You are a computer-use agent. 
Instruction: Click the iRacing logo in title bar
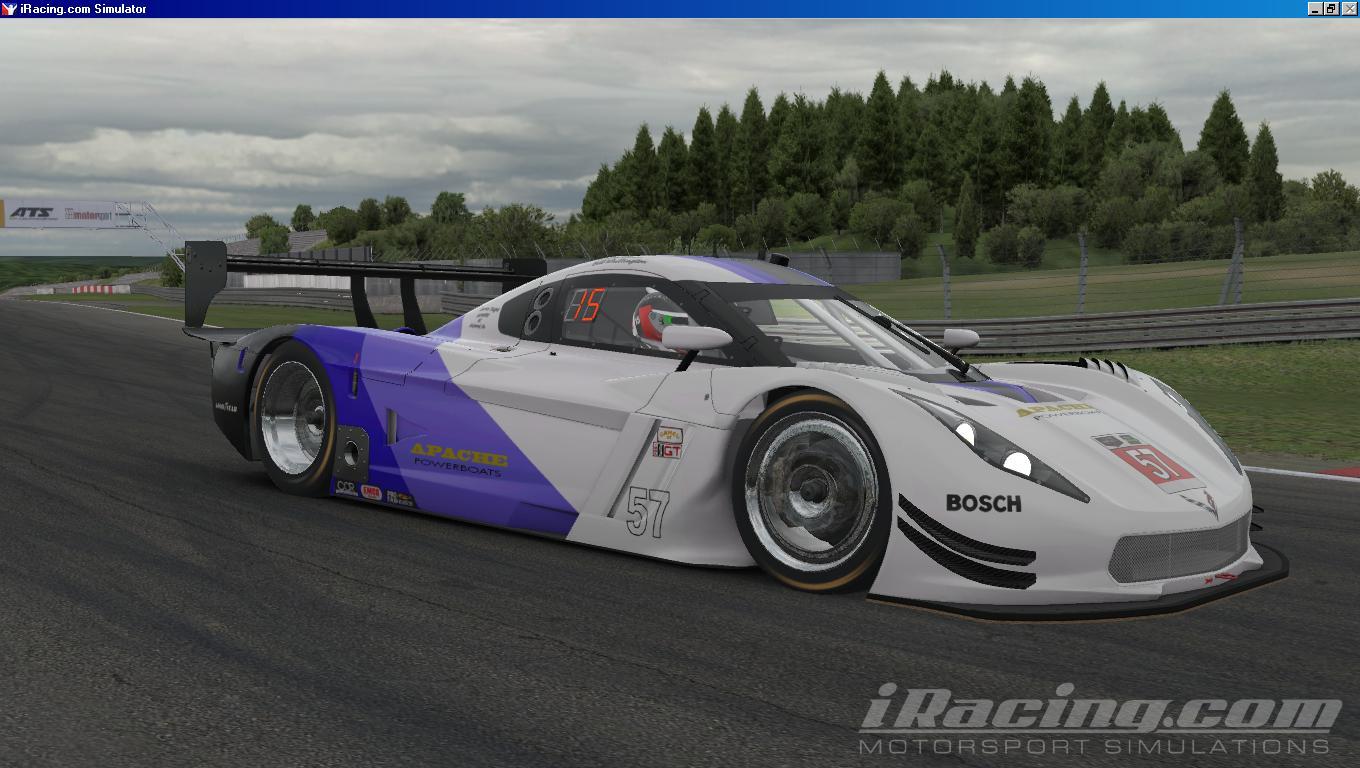[10, 8]
